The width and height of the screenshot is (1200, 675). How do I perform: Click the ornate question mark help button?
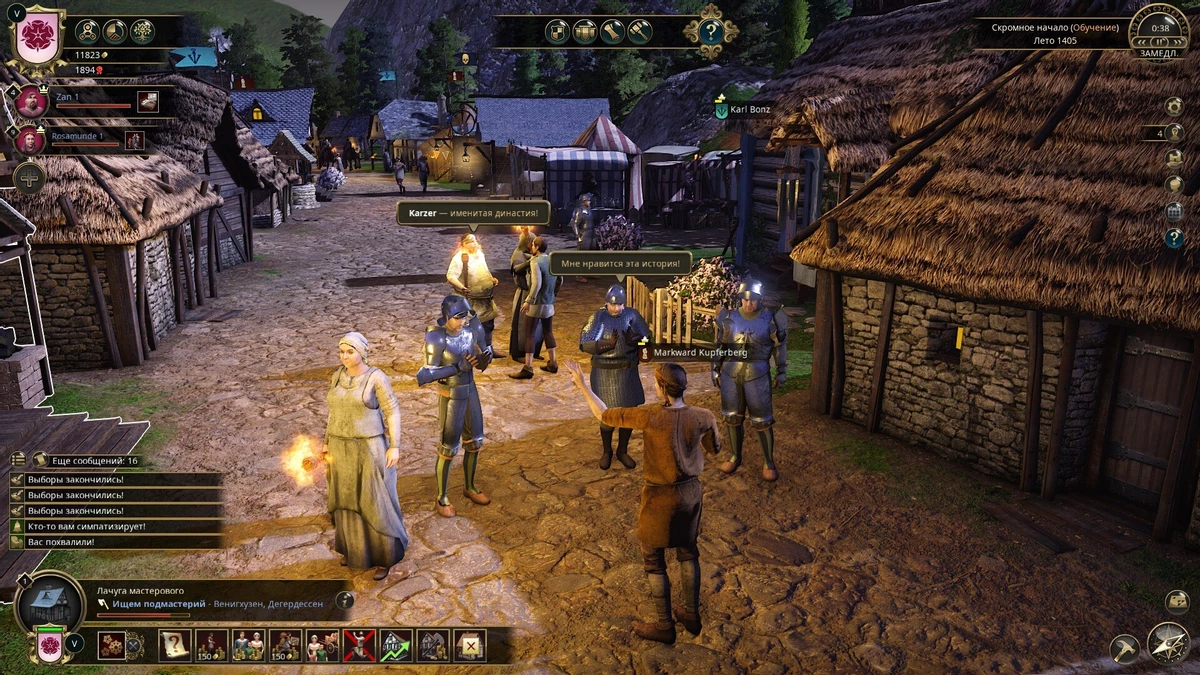[710, 32]
